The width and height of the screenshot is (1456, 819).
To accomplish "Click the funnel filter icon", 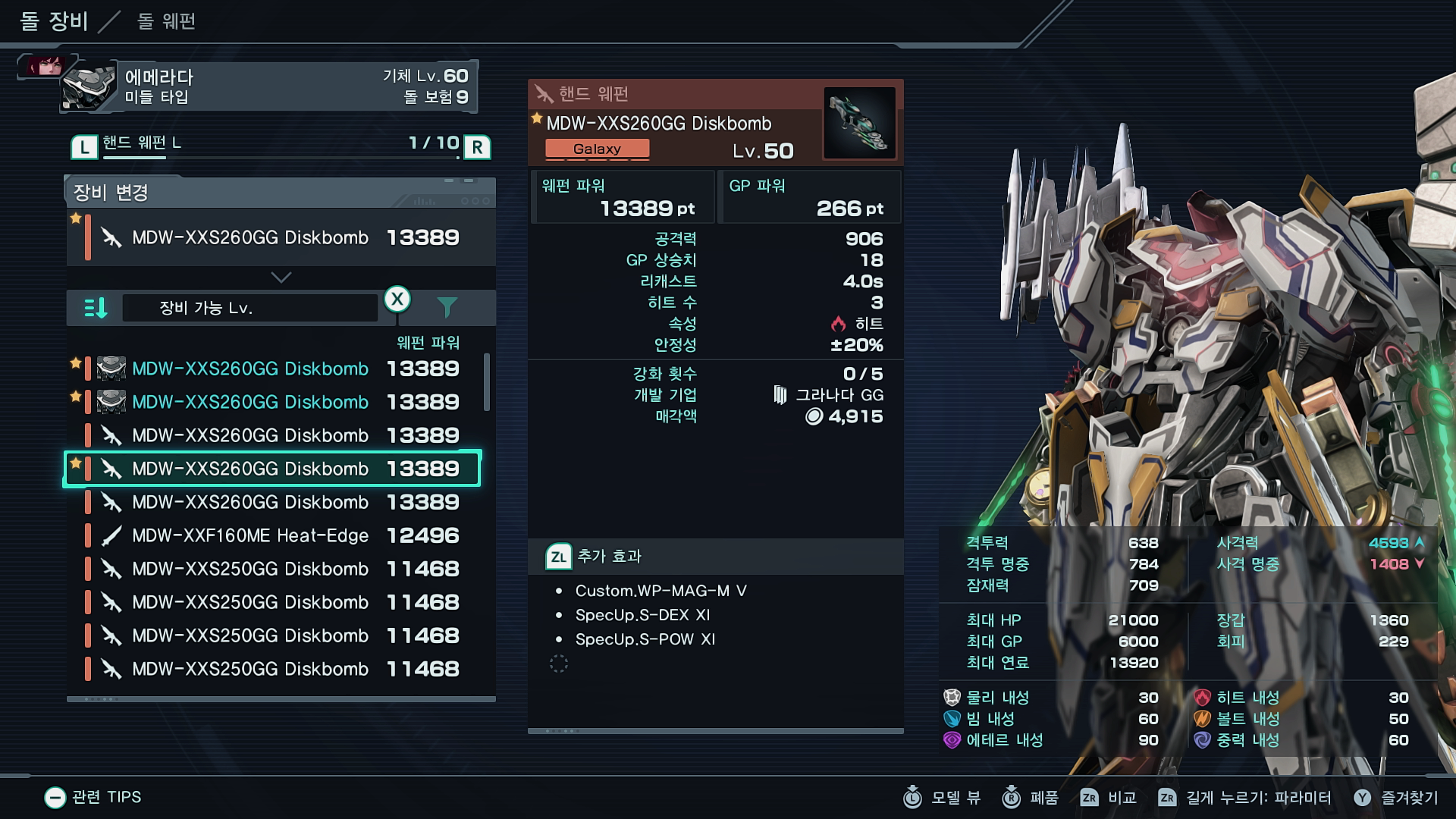I will (x=447, y=307).
